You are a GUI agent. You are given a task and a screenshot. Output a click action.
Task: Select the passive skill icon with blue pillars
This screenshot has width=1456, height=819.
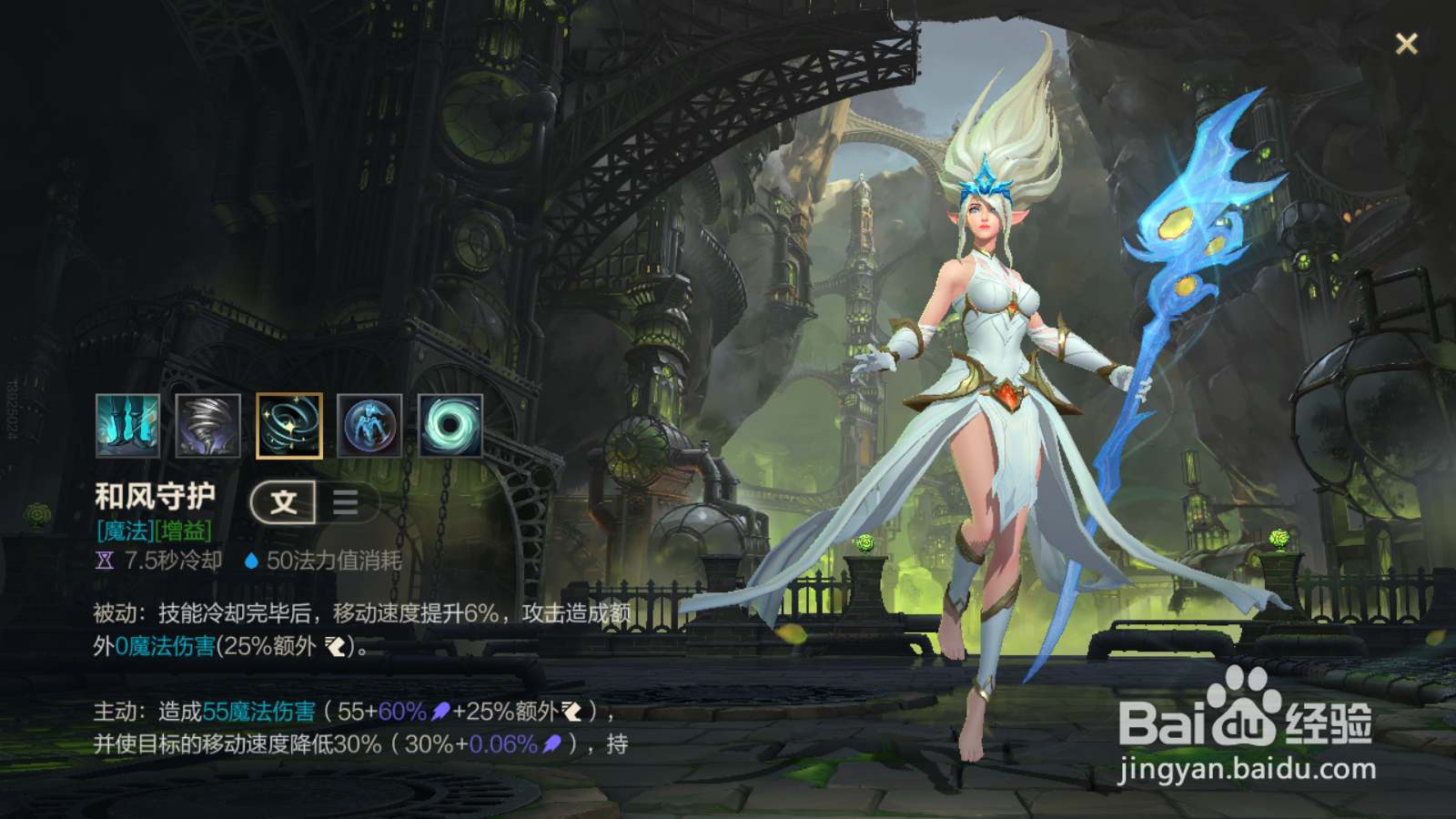coord(127,425)
